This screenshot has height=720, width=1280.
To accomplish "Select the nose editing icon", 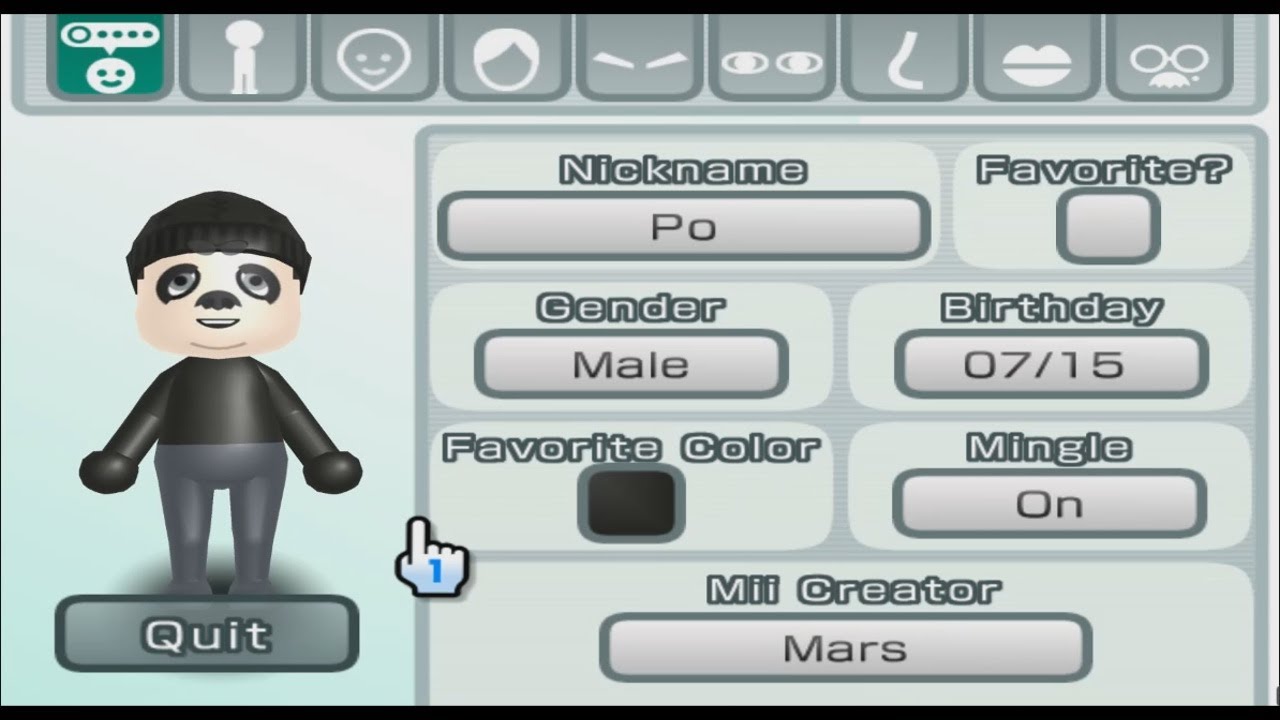I will click(903, 57).
